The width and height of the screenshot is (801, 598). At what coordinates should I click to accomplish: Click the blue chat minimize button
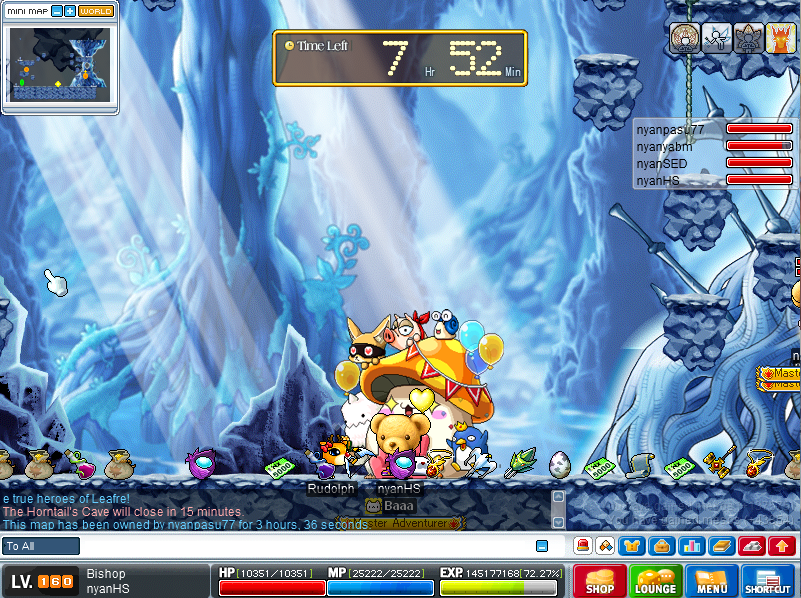click(542, 546)
